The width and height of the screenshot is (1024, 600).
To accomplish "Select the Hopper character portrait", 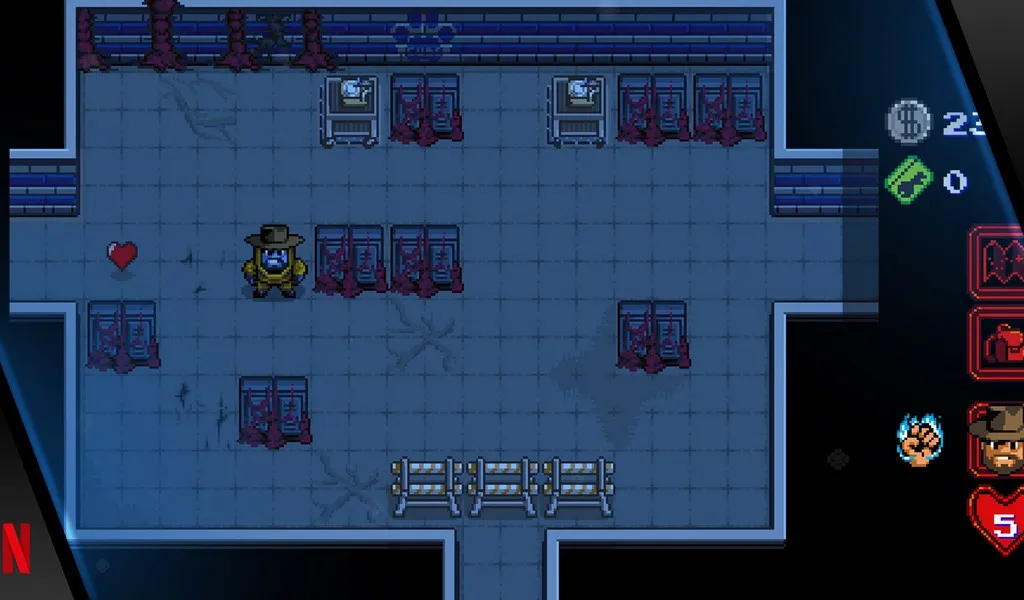I will click(x=998, y=438).
